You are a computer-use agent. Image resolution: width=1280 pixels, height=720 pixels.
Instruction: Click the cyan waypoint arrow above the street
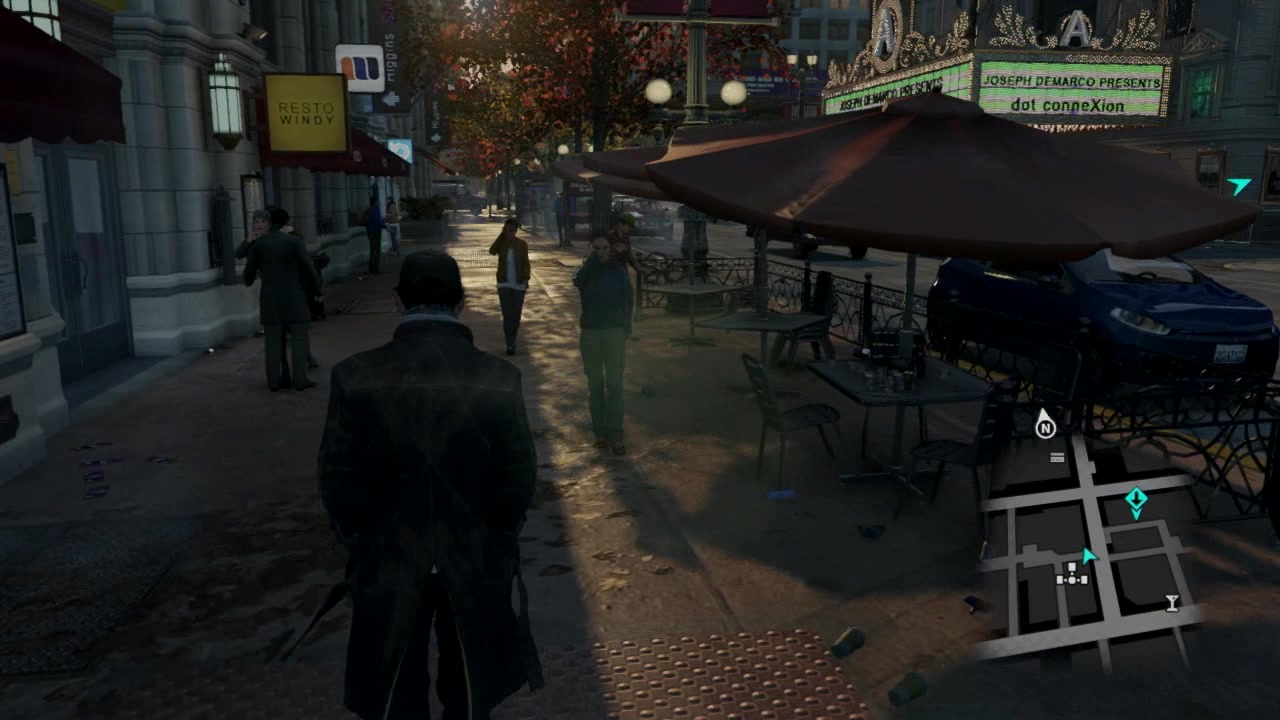1239,185
